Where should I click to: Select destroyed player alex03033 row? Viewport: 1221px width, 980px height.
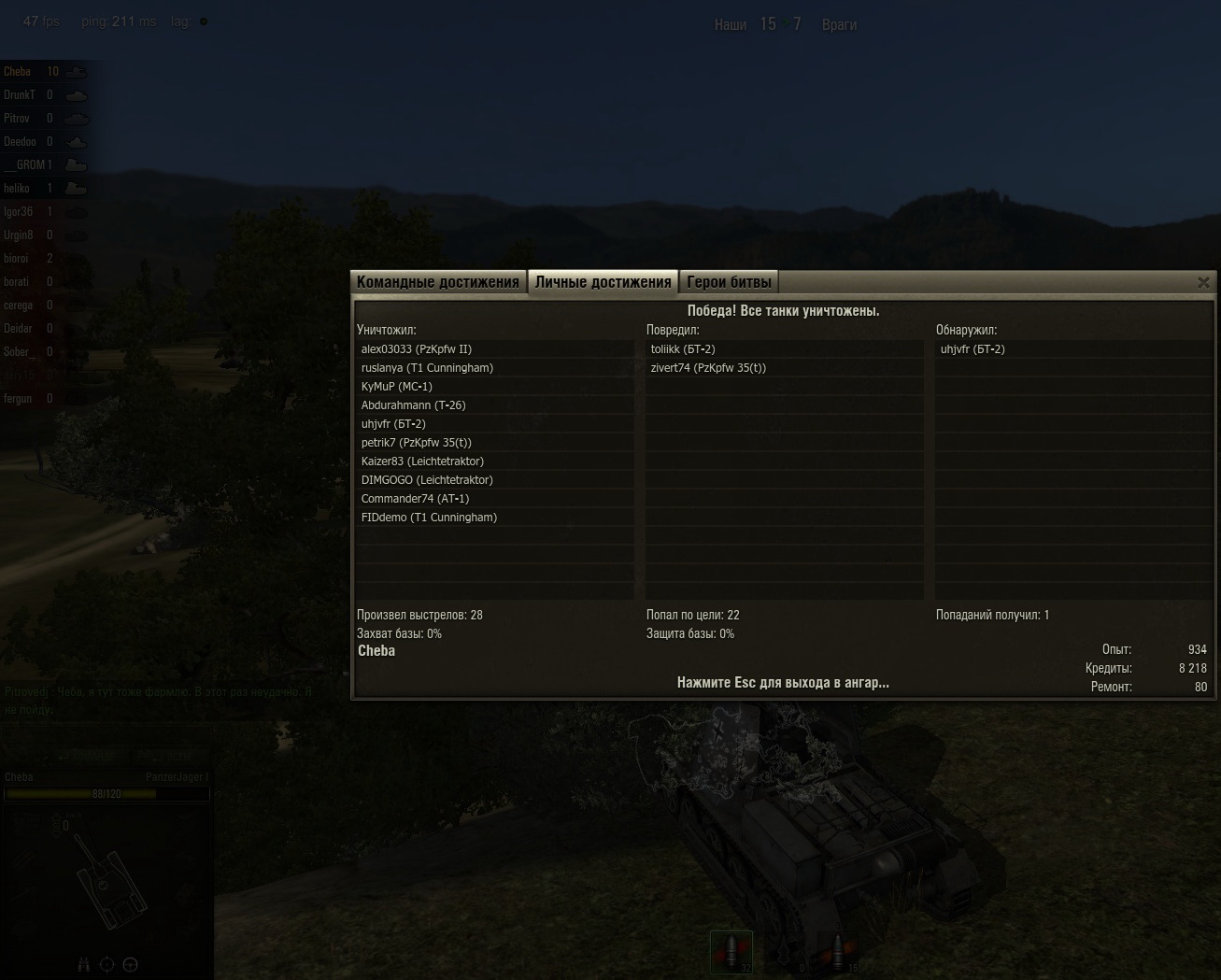[x=417, y=349]
